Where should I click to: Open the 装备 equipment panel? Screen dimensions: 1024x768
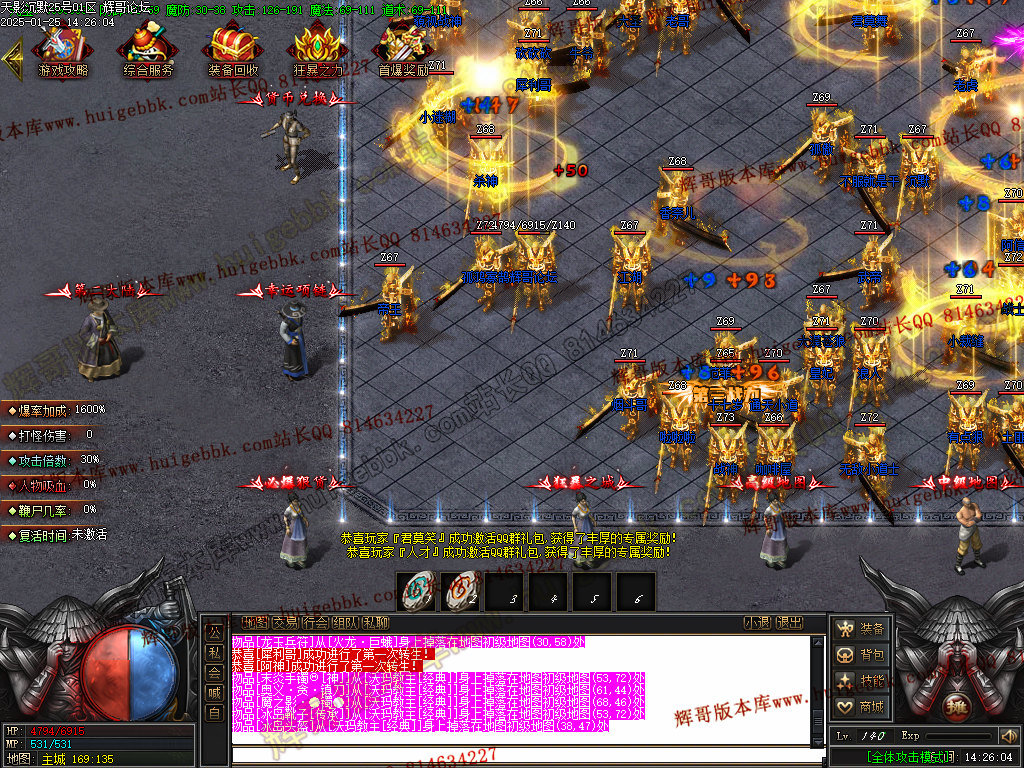(862, 629)
